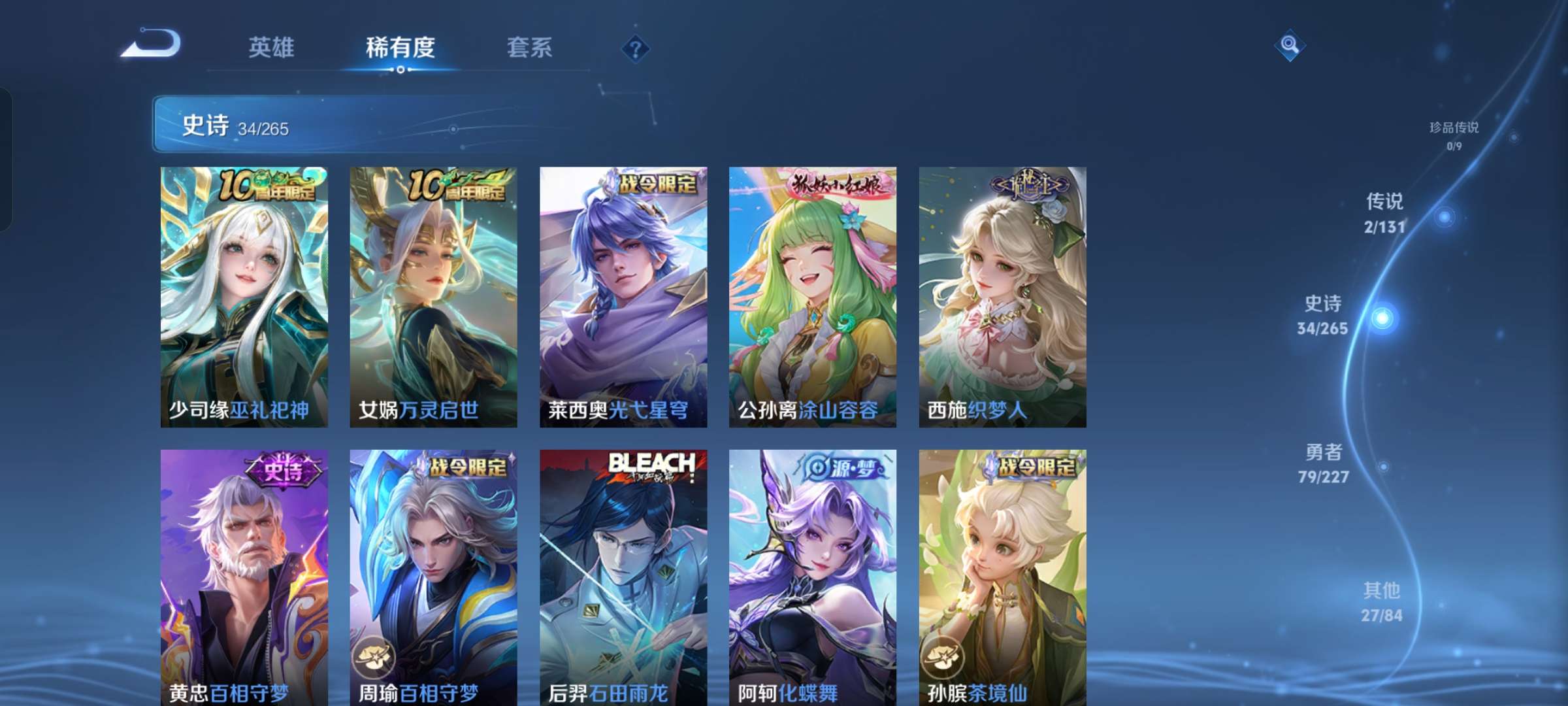
Task: Click the question mark help icon
Action: (636, 48)
